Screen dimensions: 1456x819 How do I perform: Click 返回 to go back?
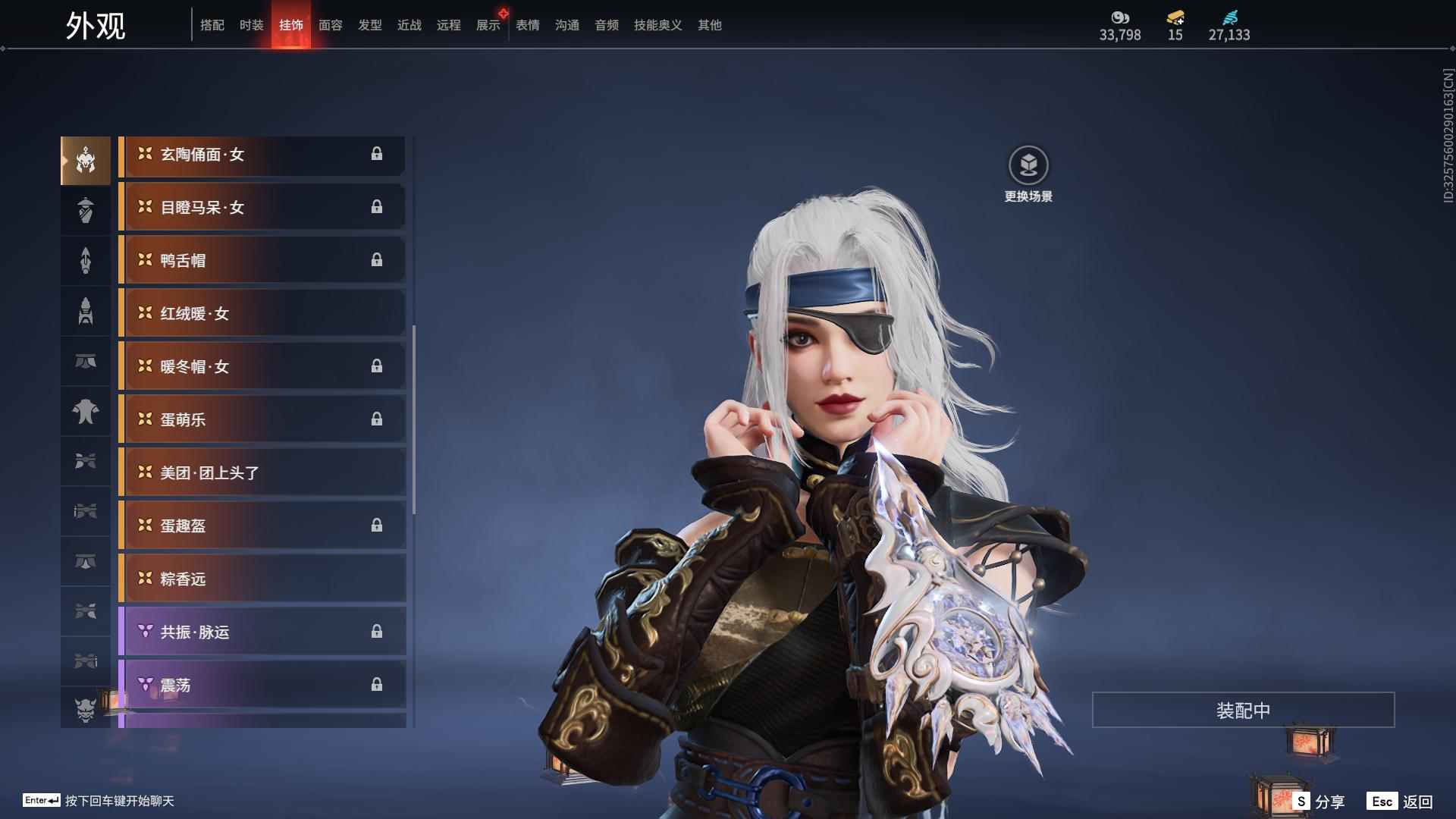click(x=1401, y=802)
